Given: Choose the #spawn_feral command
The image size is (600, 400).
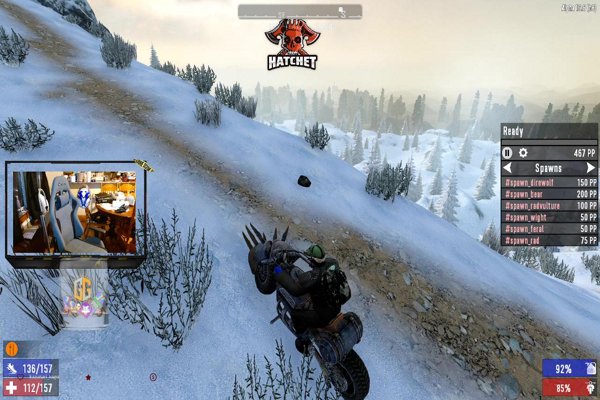Looking at the screenshot, I should (549, 229).
